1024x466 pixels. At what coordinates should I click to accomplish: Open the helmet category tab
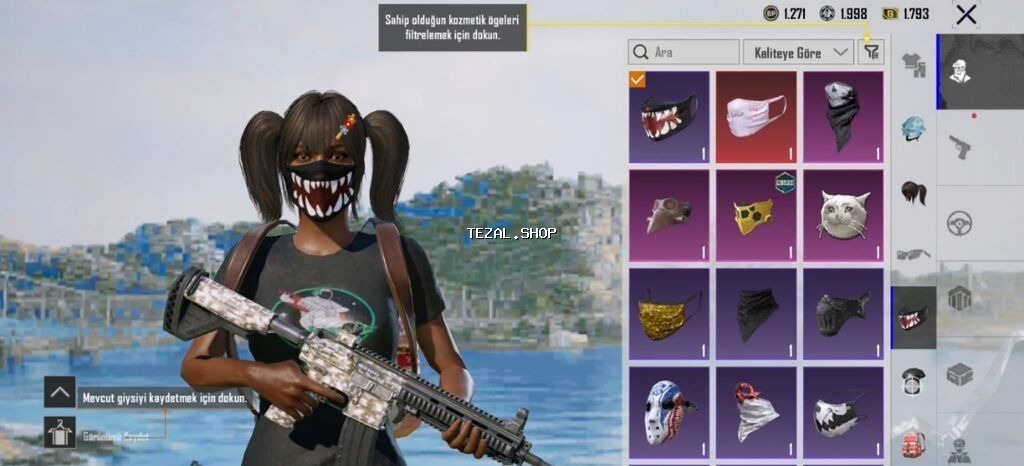pos(914,128)
